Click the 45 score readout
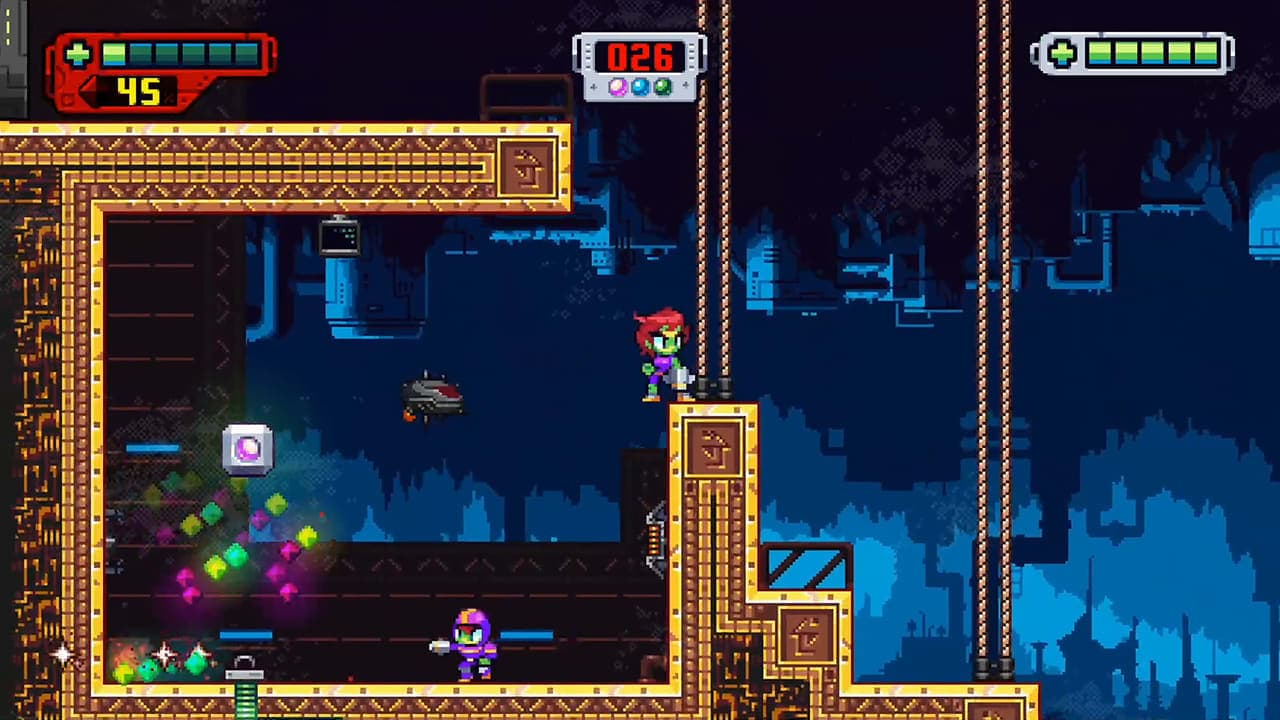Screen dimensions: 1280x720 point(140,93)
